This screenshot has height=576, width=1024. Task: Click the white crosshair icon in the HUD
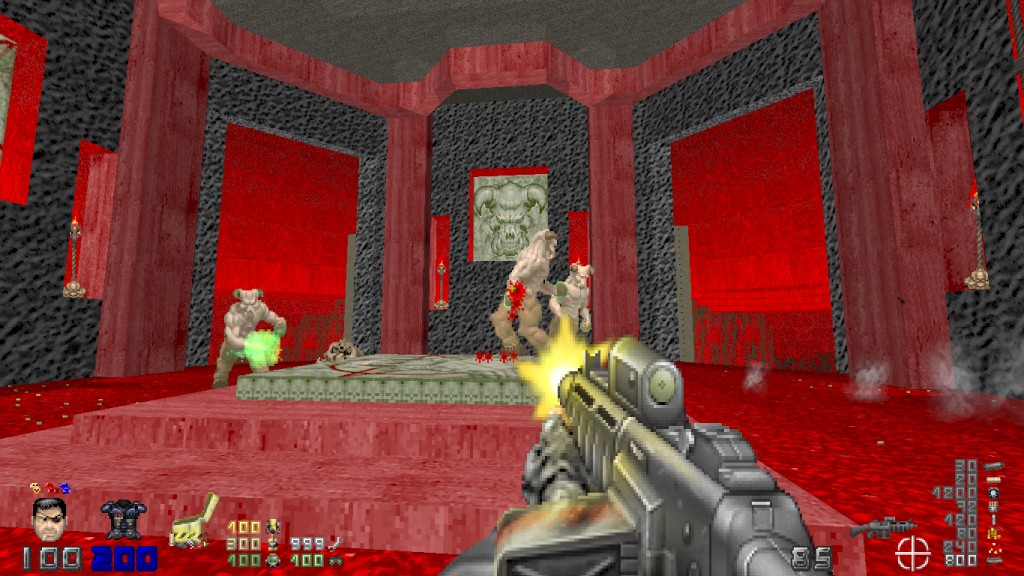912,552
